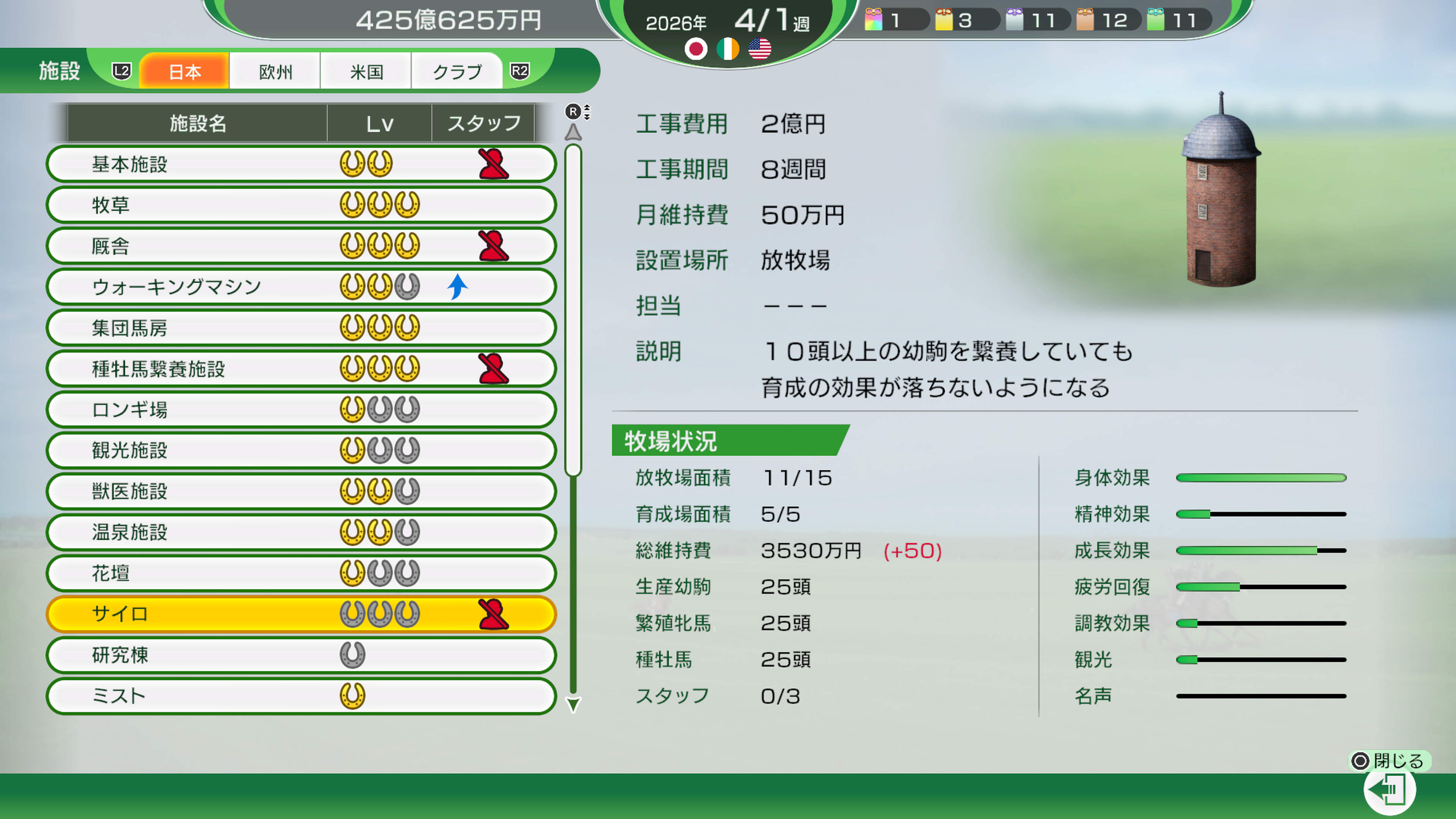Click the staff icon next to 厩舎
The width and height of the screenshot is (1456, 819).
pyautogui.click(x=493, y=246)
